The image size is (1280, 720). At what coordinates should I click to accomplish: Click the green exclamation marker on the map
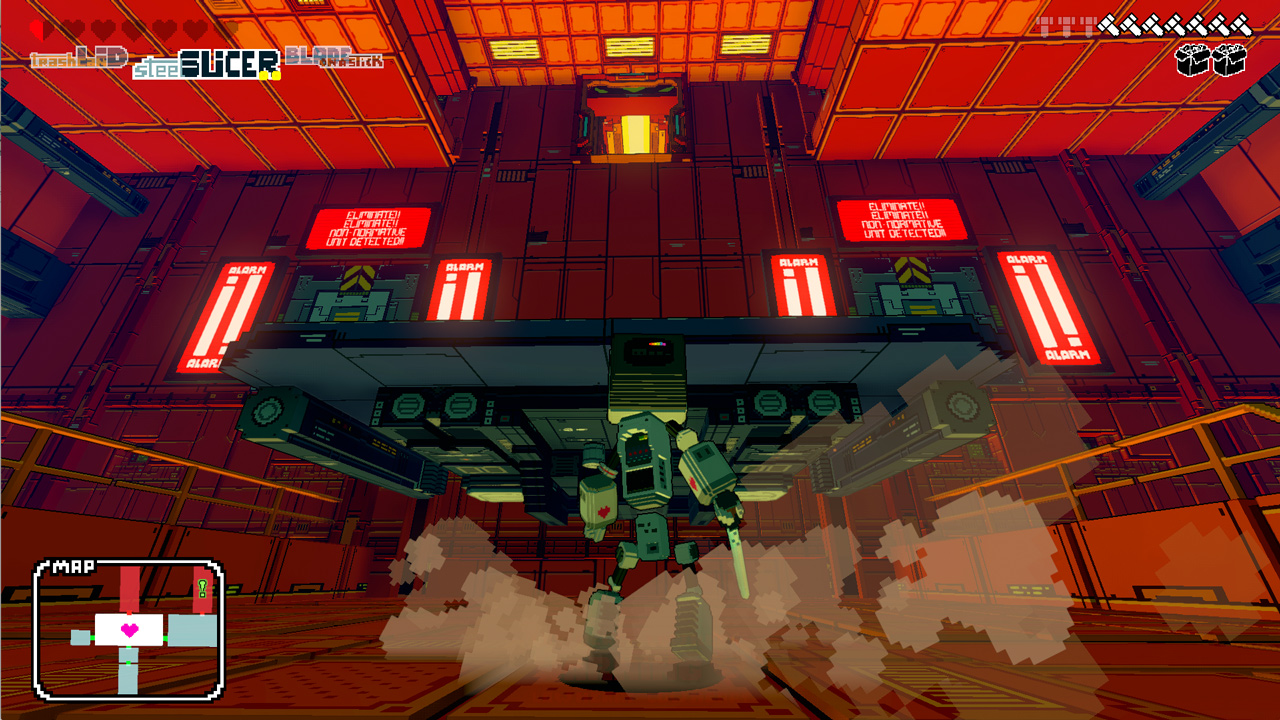(x=202, y=588)
